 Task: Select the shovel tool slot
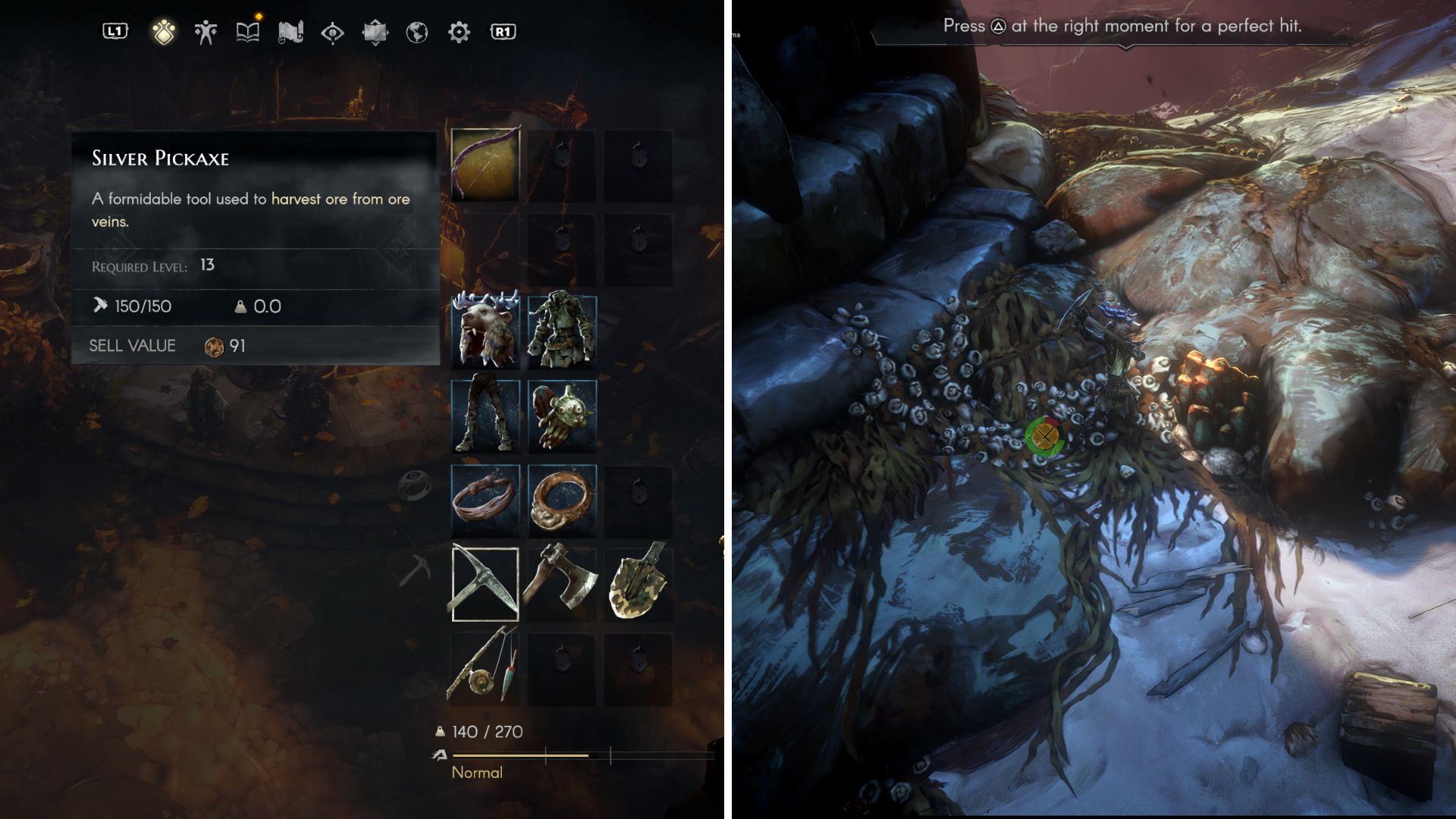click(x=639, y=584)
